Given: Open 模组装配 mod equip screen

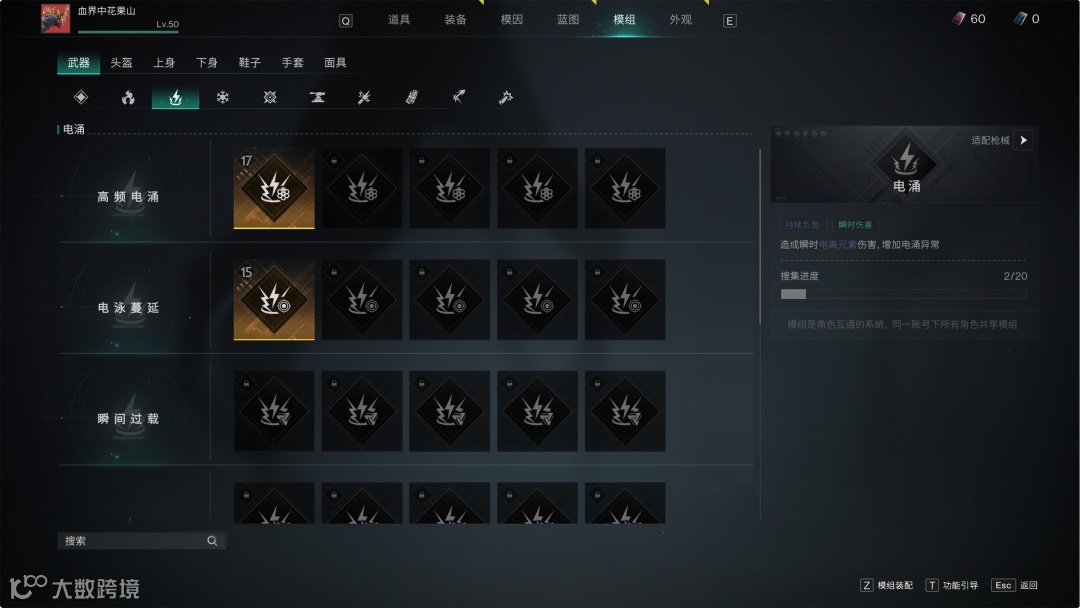Looking at the screenshot, I should point(887,585).
